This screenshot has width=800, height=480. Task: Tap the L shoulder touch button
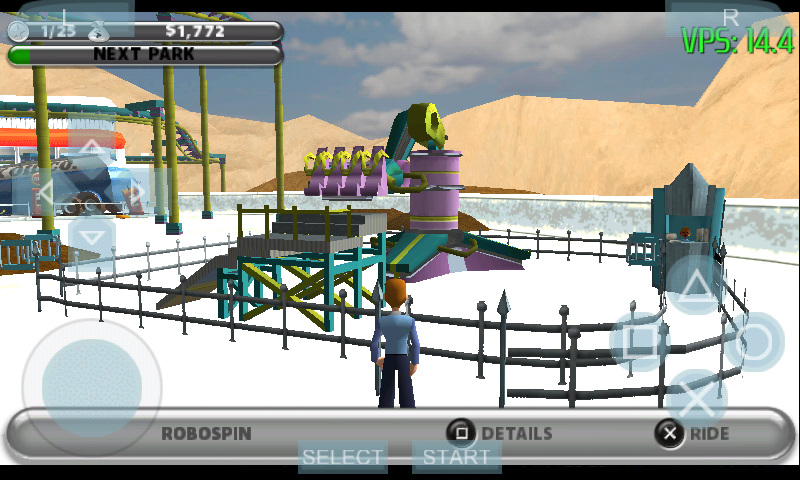tap(66, 16)
